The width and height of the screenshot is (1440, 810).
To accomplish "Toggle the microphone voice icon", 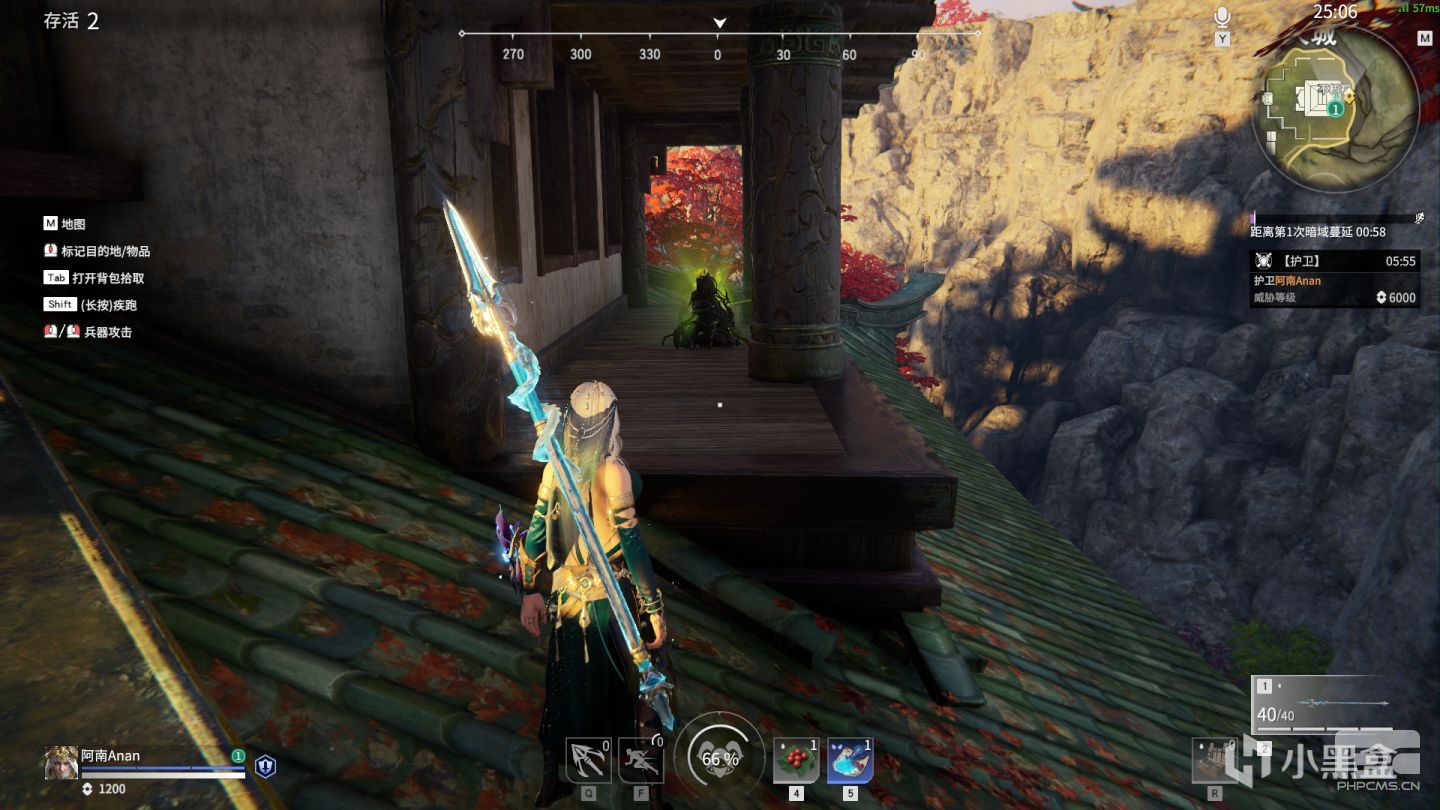I will [1222, 17].
